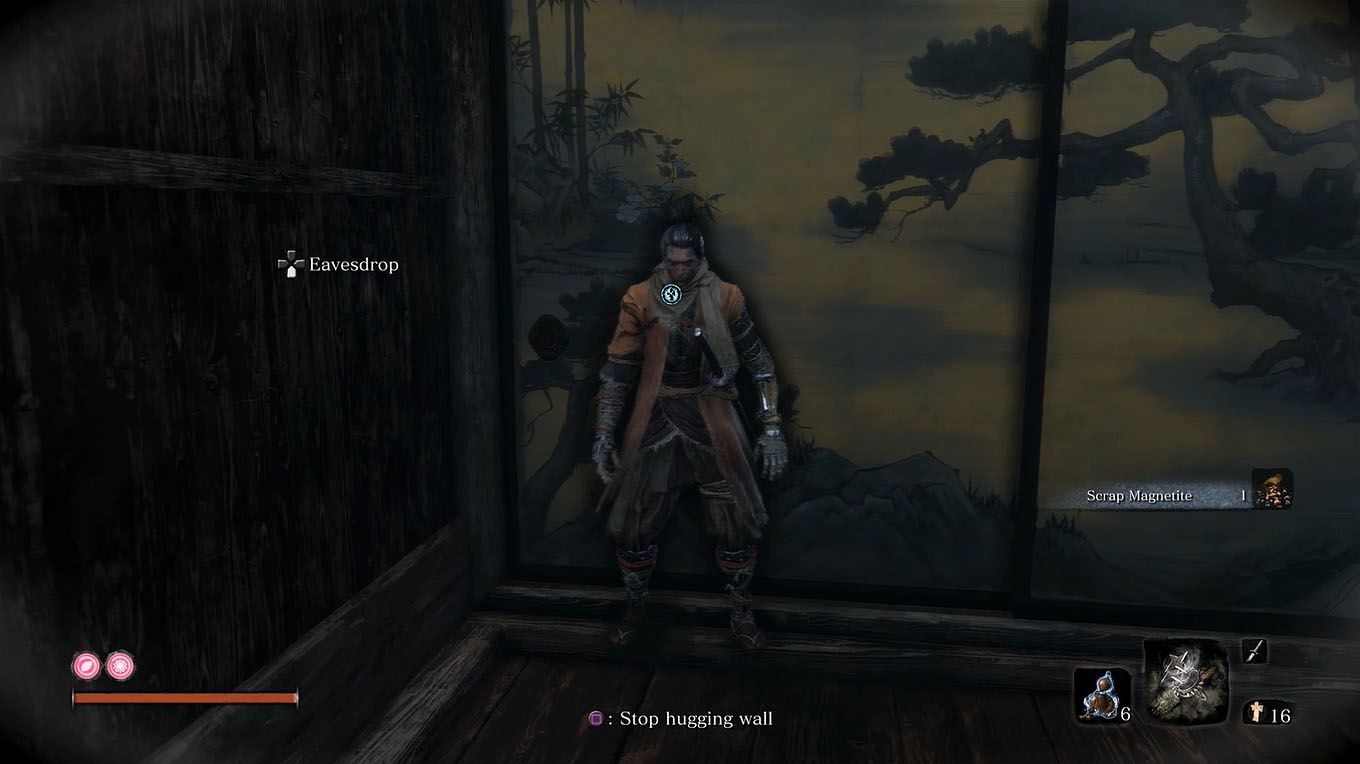Click the Scrap Magnetite label text
1360x764 pixels.
(x=1140, y=495)
